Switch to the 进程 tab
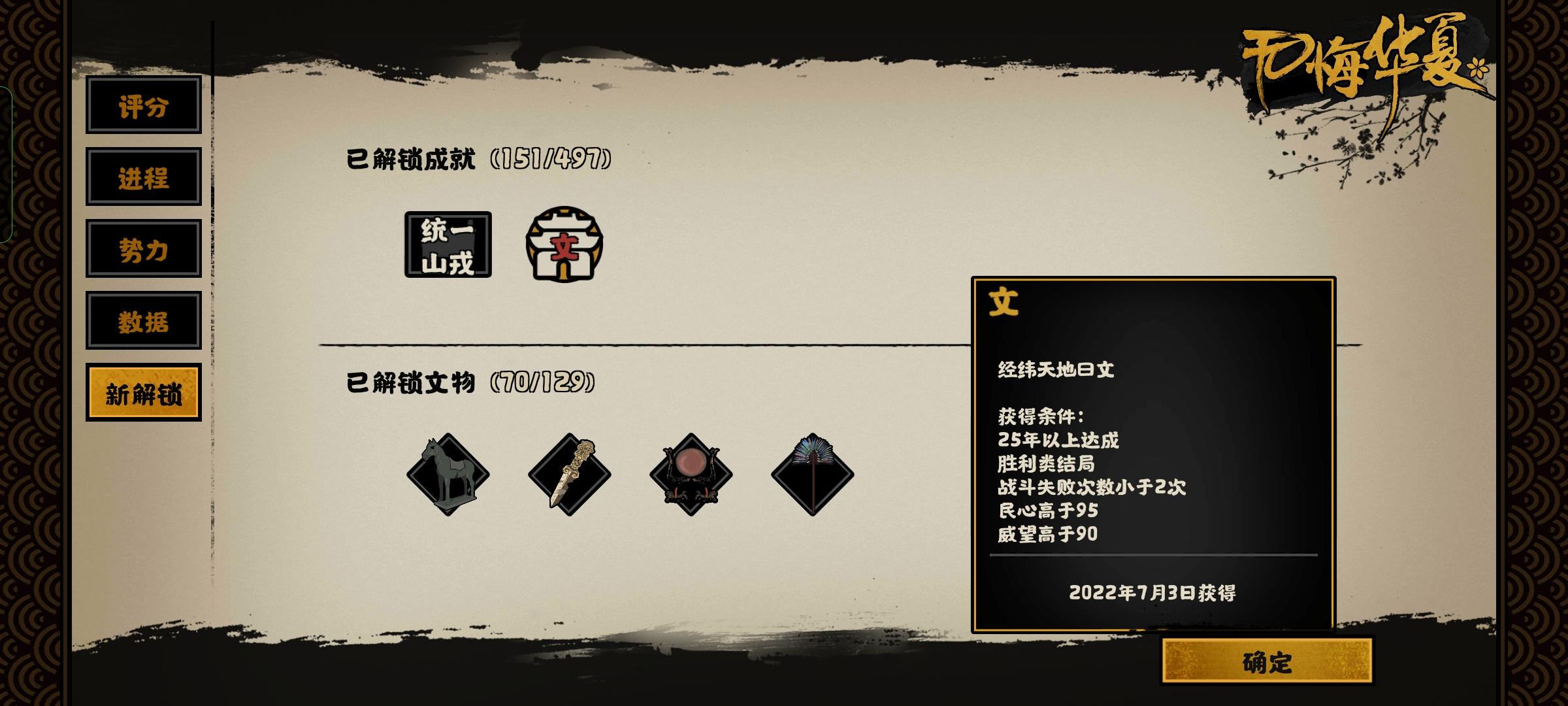This screenshot has height=706, width=1568. [144, 180]
